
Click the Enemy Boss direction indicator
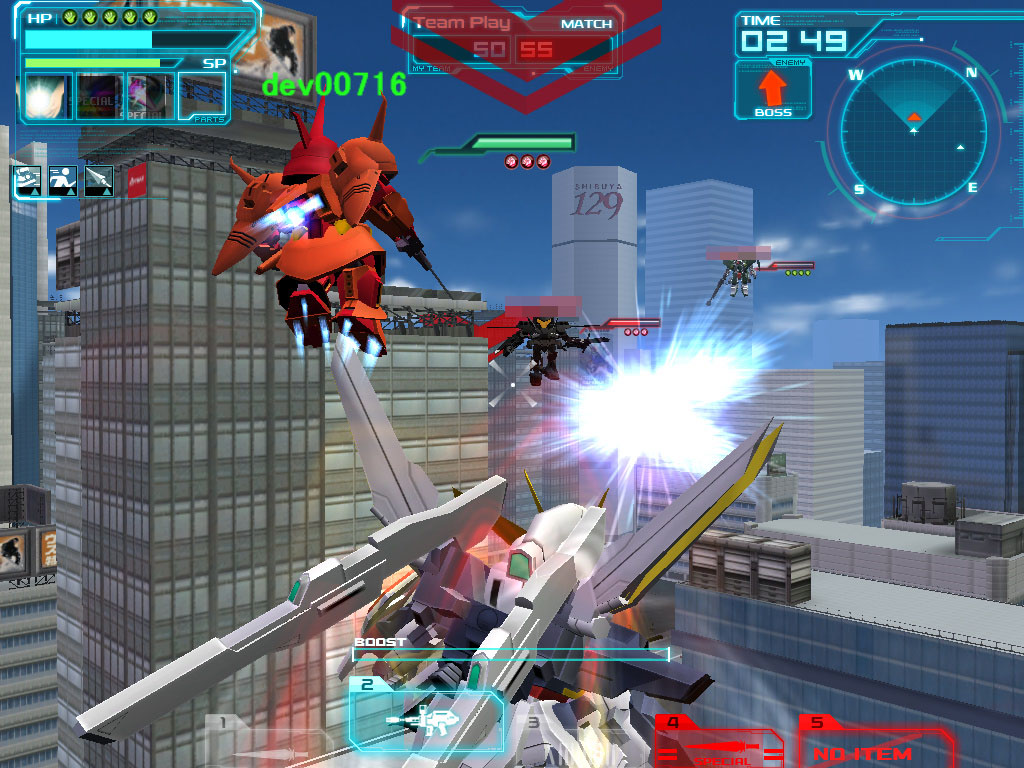tap(773, 90)
